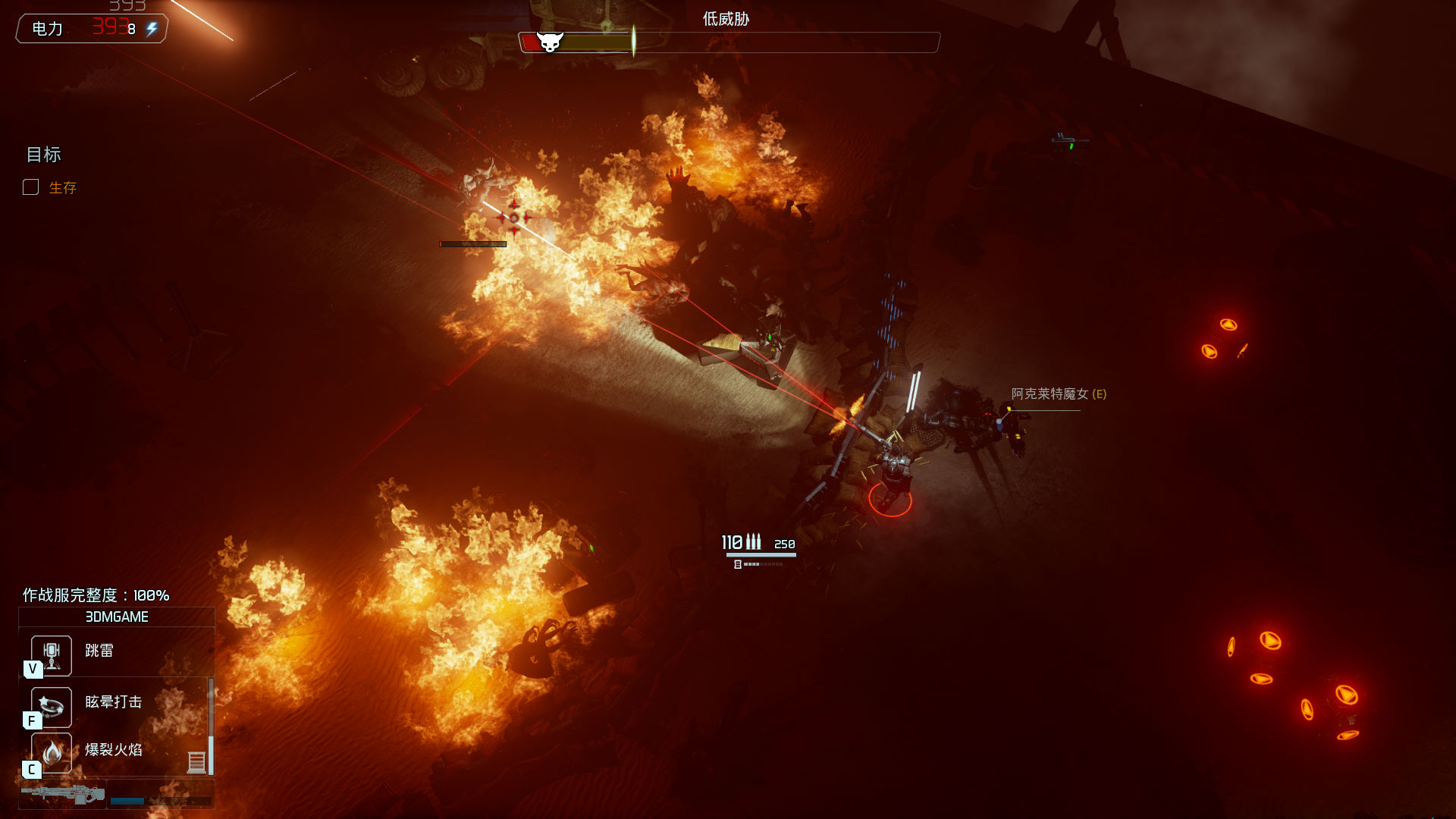This screenshot has height=819, width=1456.
Task: Toggle the 生存 objective checkbox
Action: click(x=31, y=187)
